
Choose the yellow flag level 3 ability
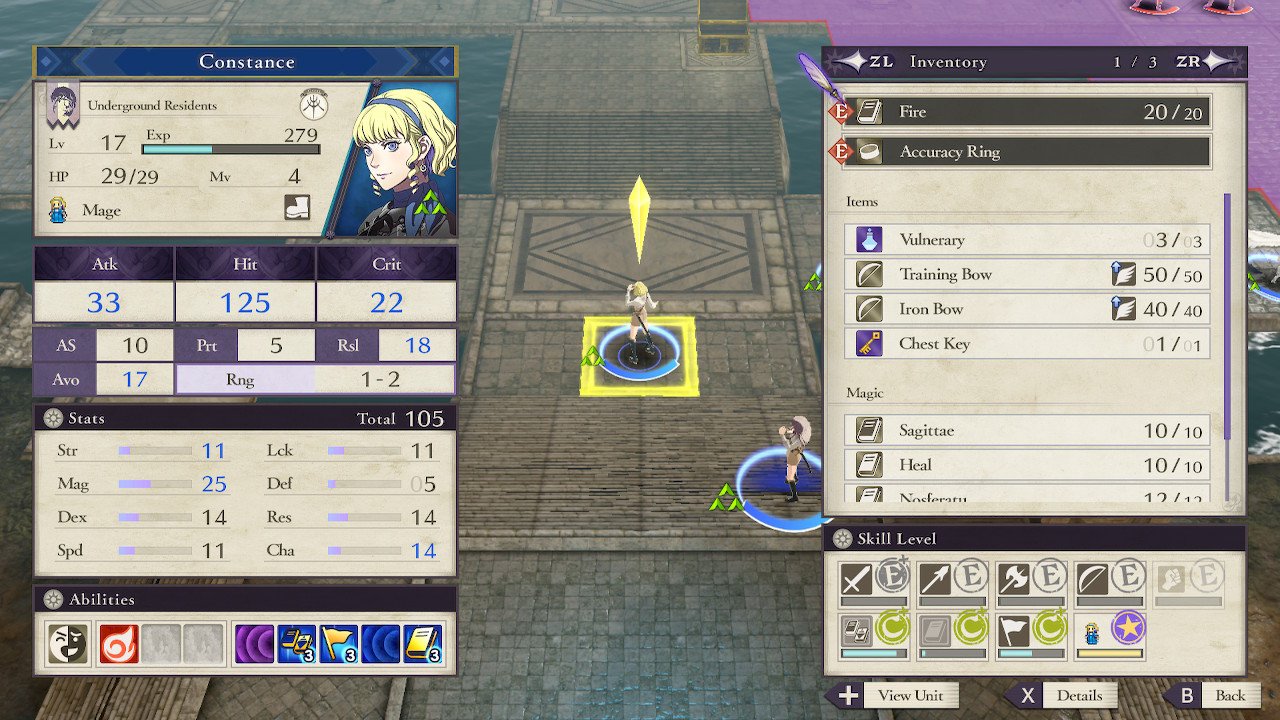pos(339,645)
